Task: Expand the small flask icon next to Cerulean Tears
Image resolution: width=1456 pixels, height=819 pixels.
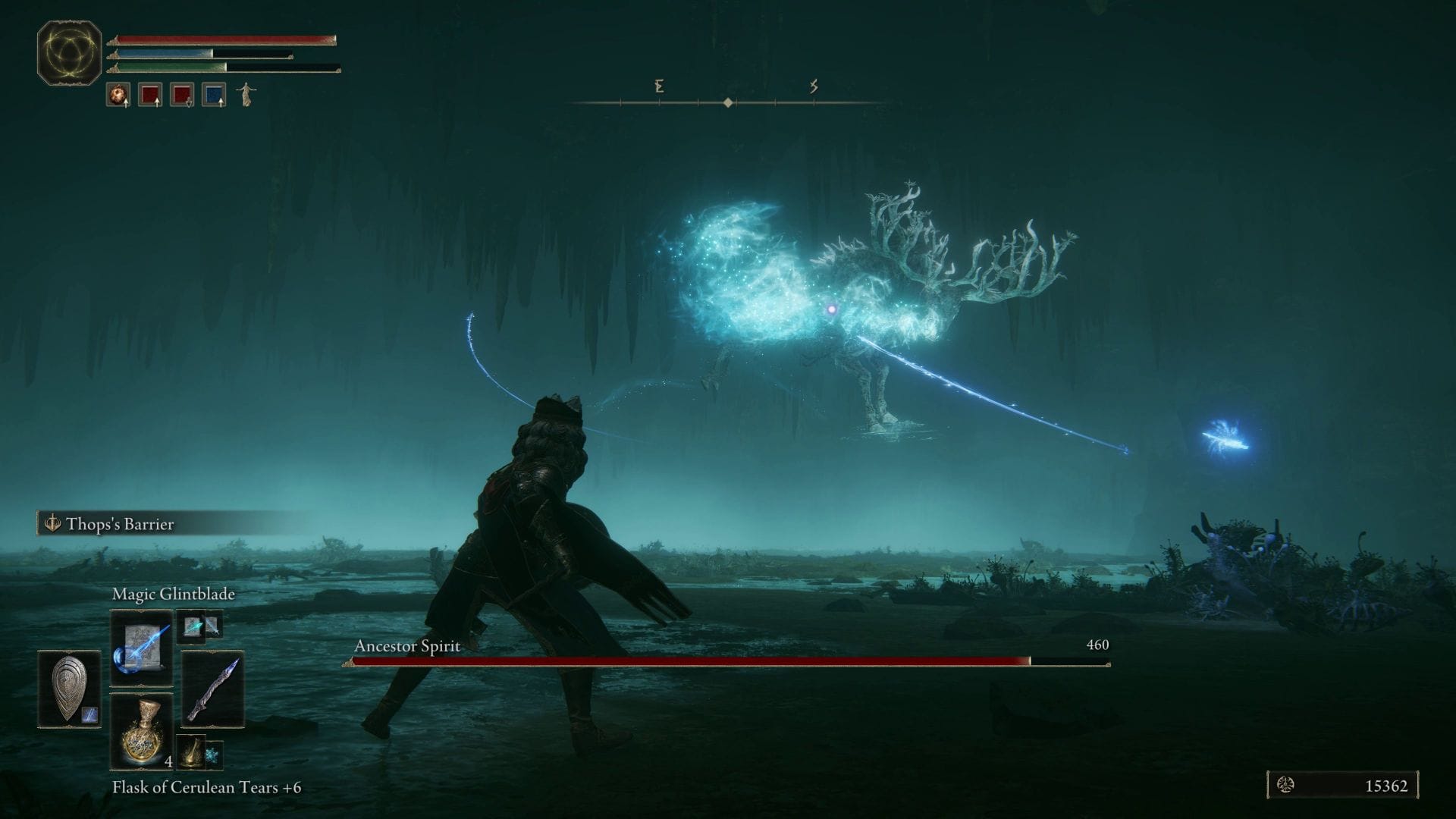Action: pyautogui.click(x=191, y=752)
